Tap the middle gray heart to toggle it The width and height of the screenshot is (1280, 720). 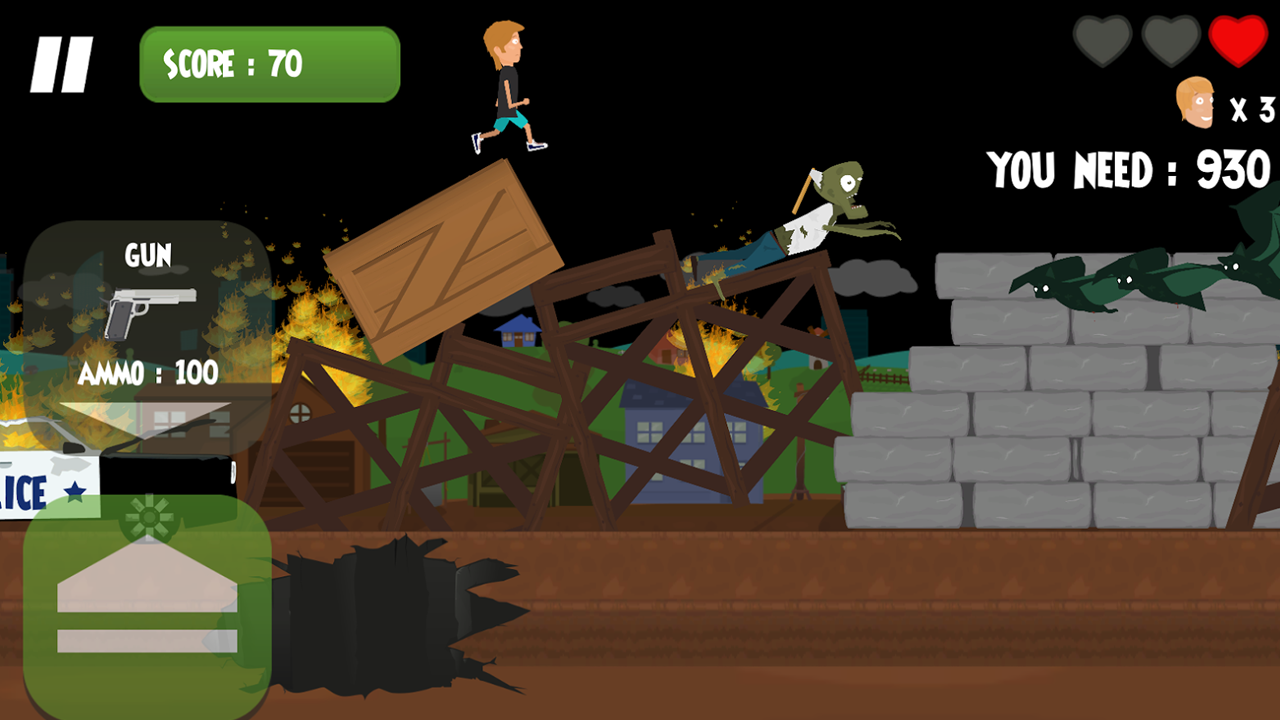tap(1171, 42)
